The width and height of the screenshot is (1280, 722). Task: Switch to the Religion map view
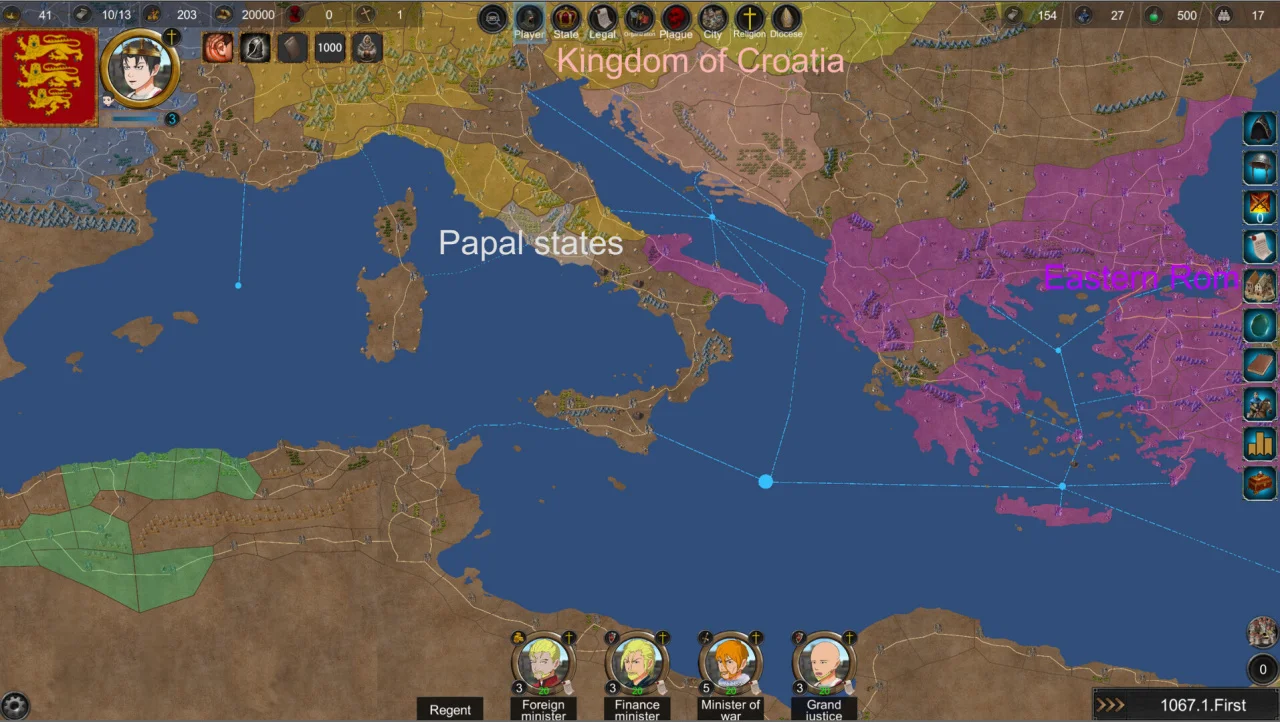point(749,19)
